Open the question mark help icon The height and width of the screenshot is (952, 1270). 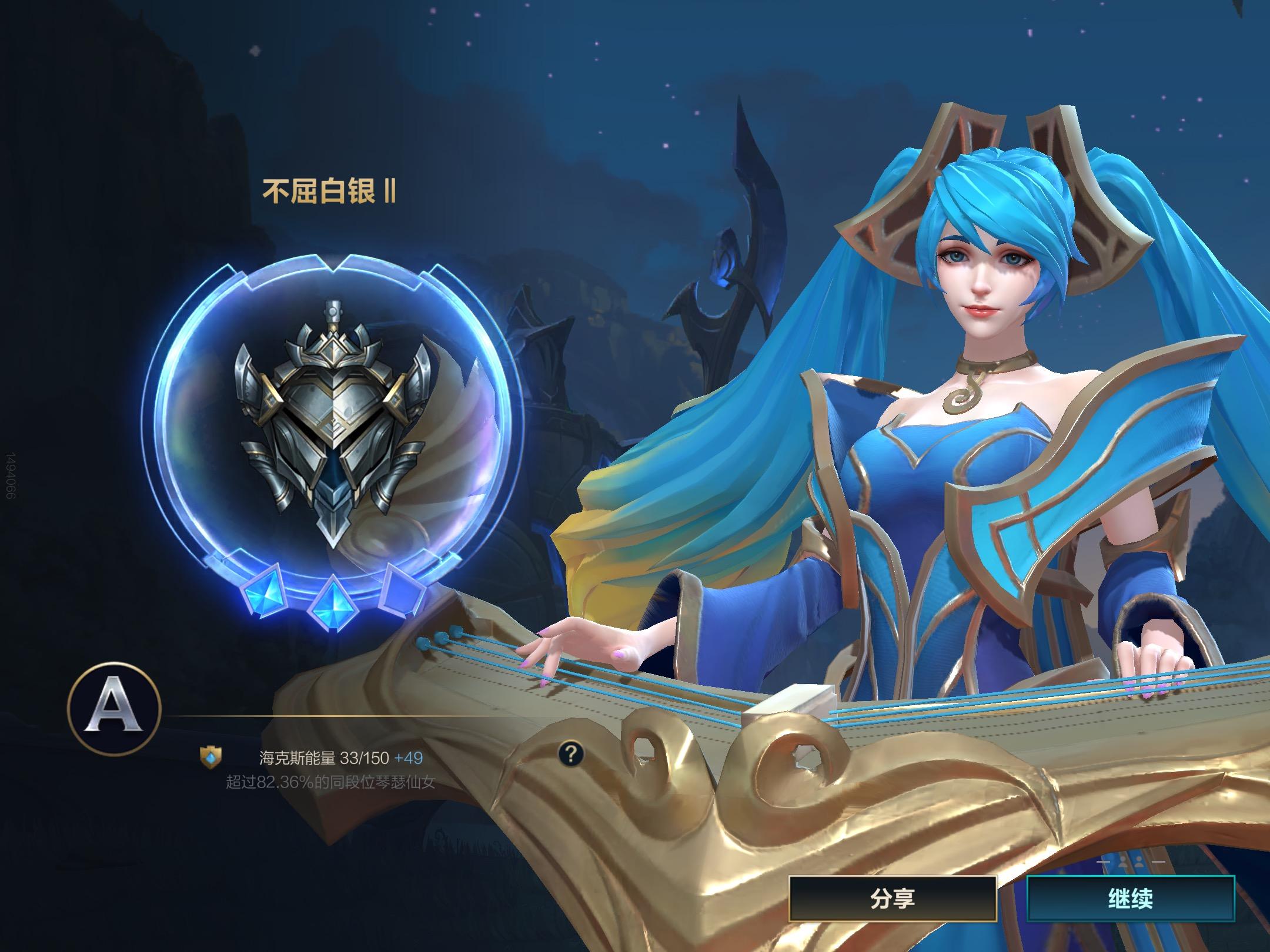(x=571, y=753)
